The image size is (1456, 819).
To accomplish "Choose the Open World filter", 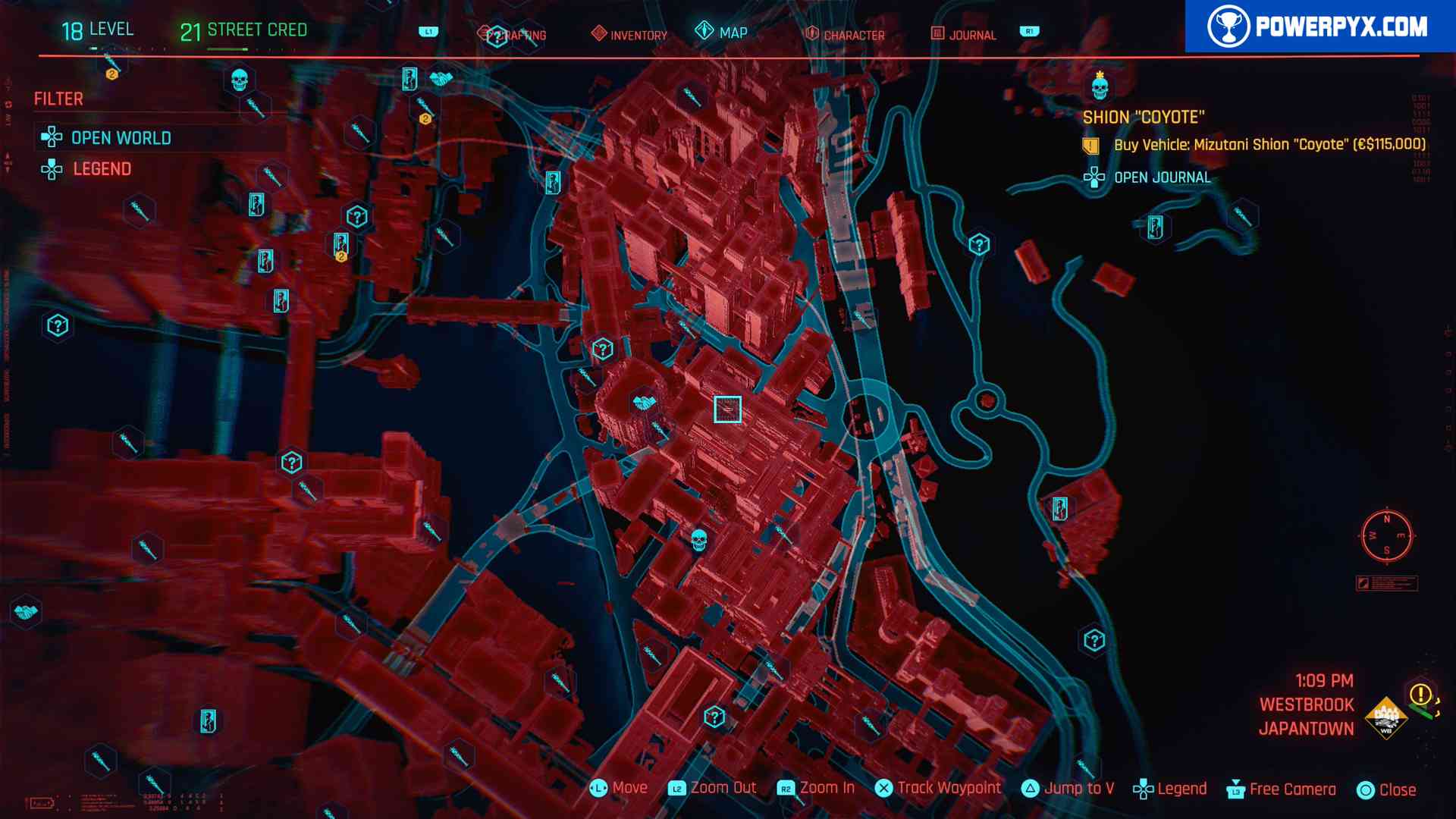I will (x=121, y=138).
